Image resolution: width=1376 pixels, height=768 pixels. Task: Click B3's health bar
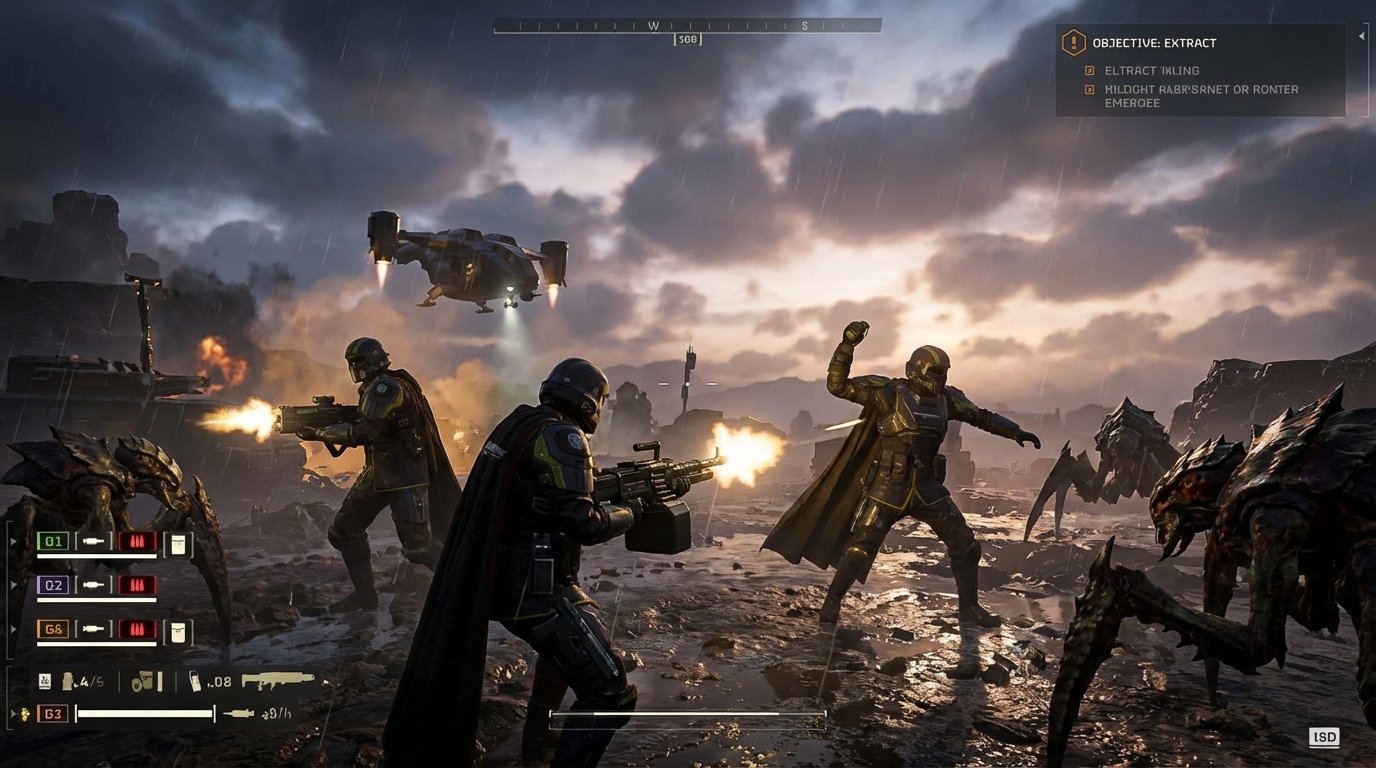pos(143,713)
